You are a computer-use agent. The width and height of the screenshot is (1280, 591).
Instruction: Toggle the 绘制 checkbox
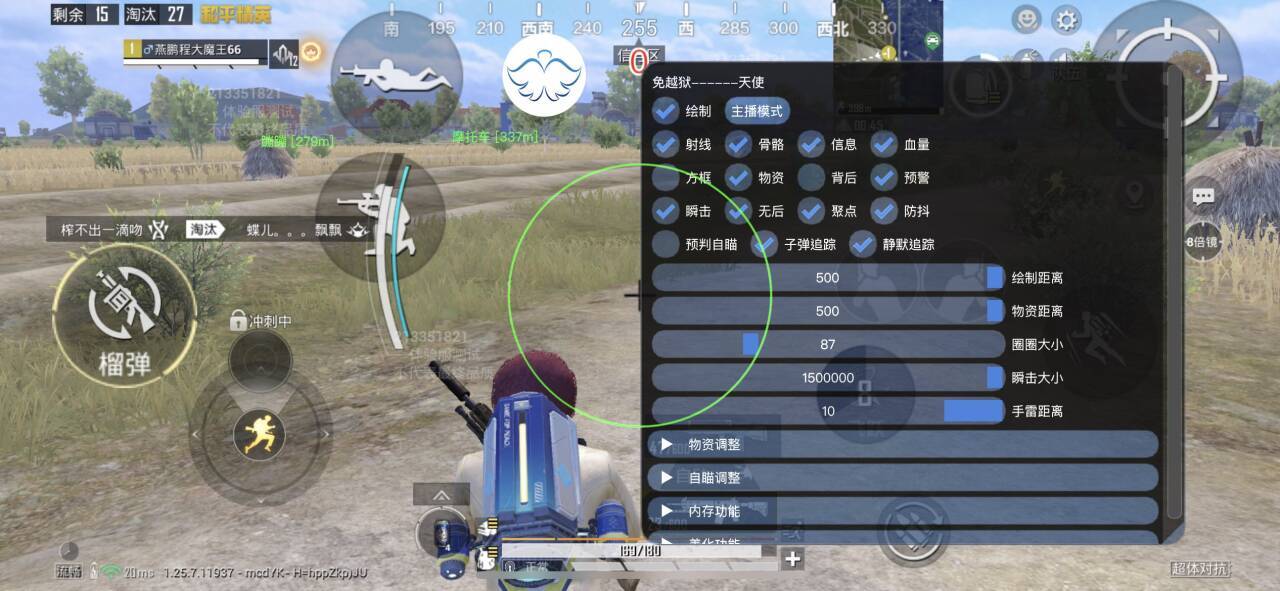(666, 111)
